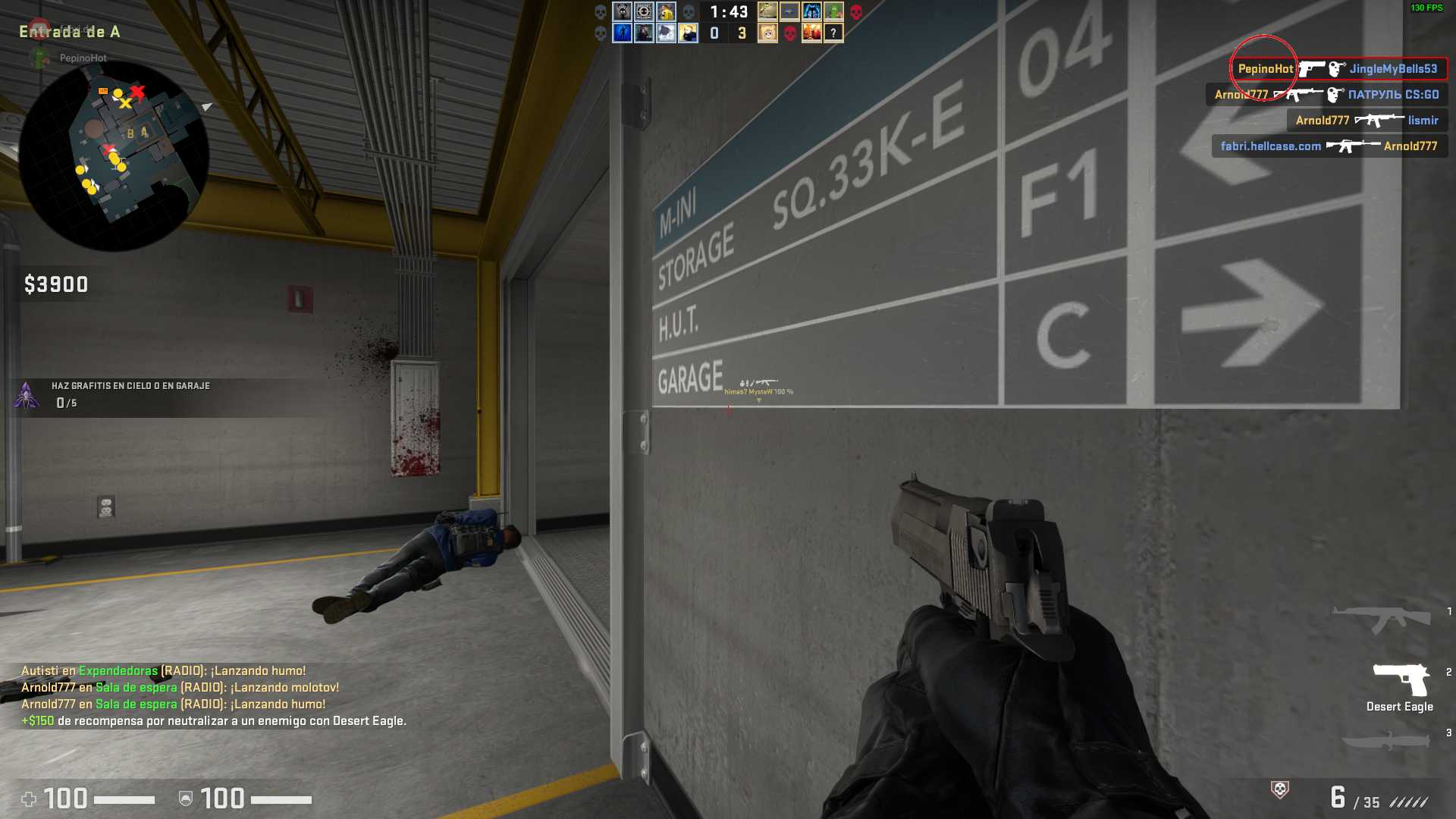Select the fiery orange player avatar
This screenshot has width=1456, height=819.
click(x=811, y=33)
